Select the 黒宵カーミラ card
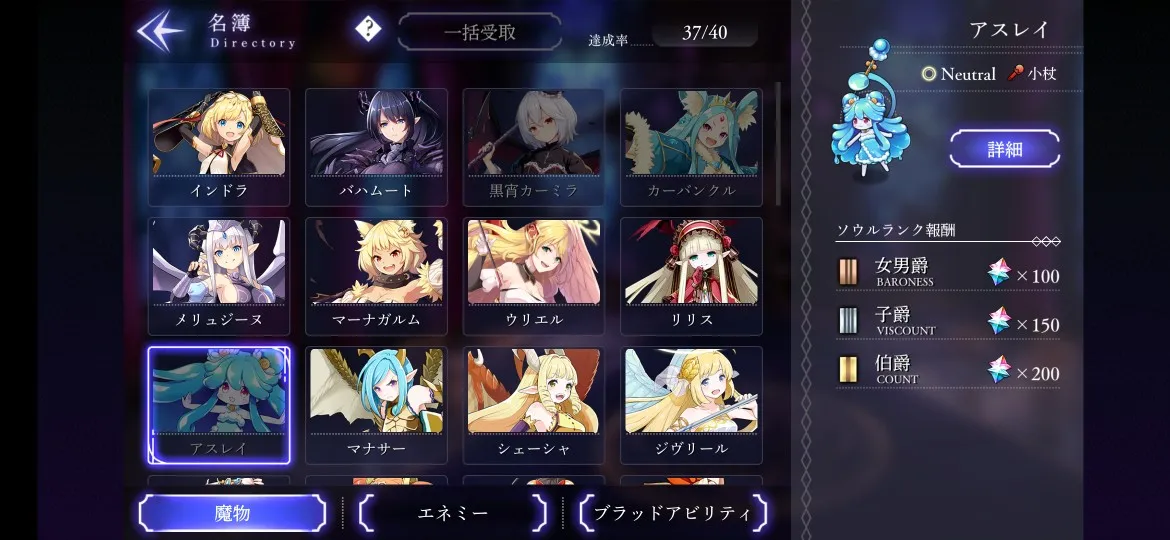The height and width of the screenshot is (540, 1170). (533, 146)
